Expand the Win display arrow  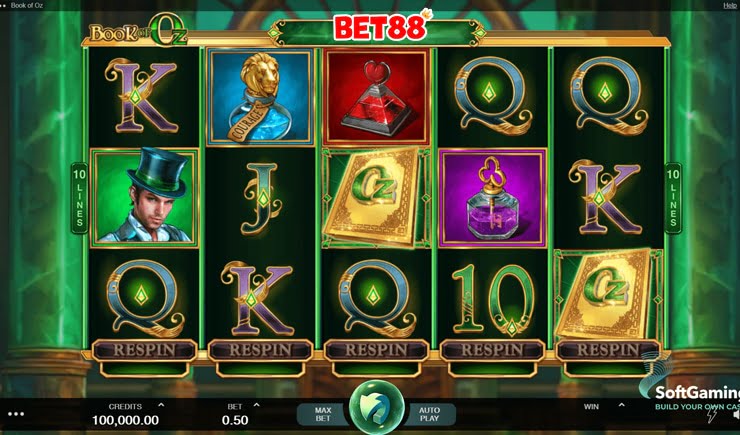coord(620,405)
